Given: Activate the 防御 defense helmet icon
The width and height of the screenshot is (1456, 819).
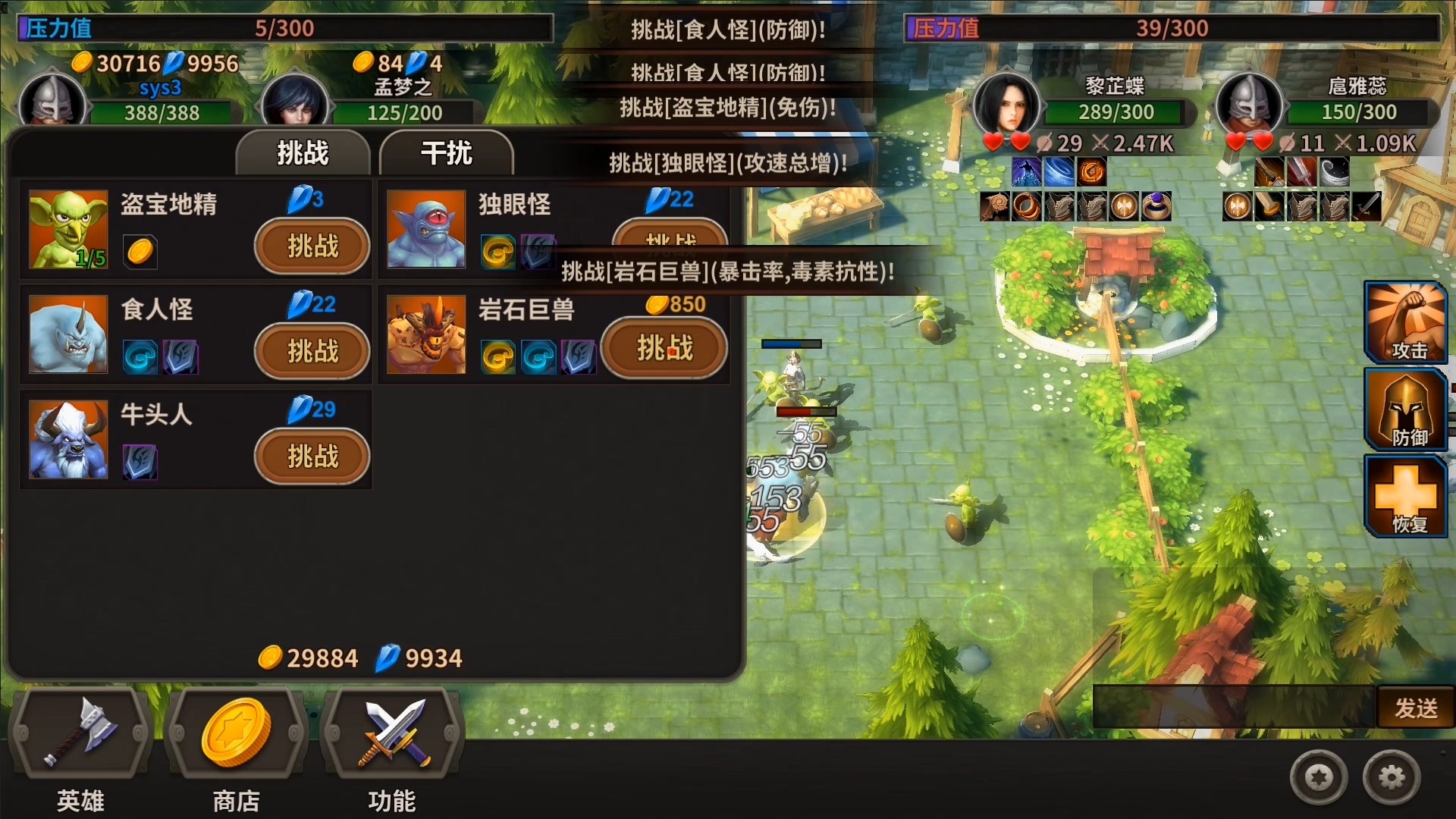Looking at the screenshot, I should (1407, 409).
